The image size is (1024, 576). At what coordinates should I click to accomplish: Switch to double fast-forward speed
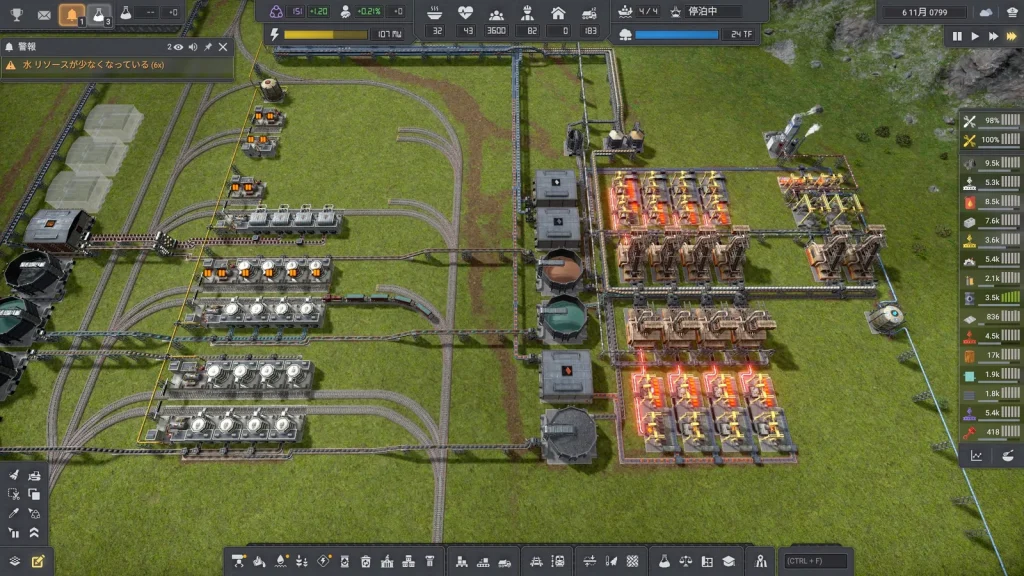coord(993,36)
